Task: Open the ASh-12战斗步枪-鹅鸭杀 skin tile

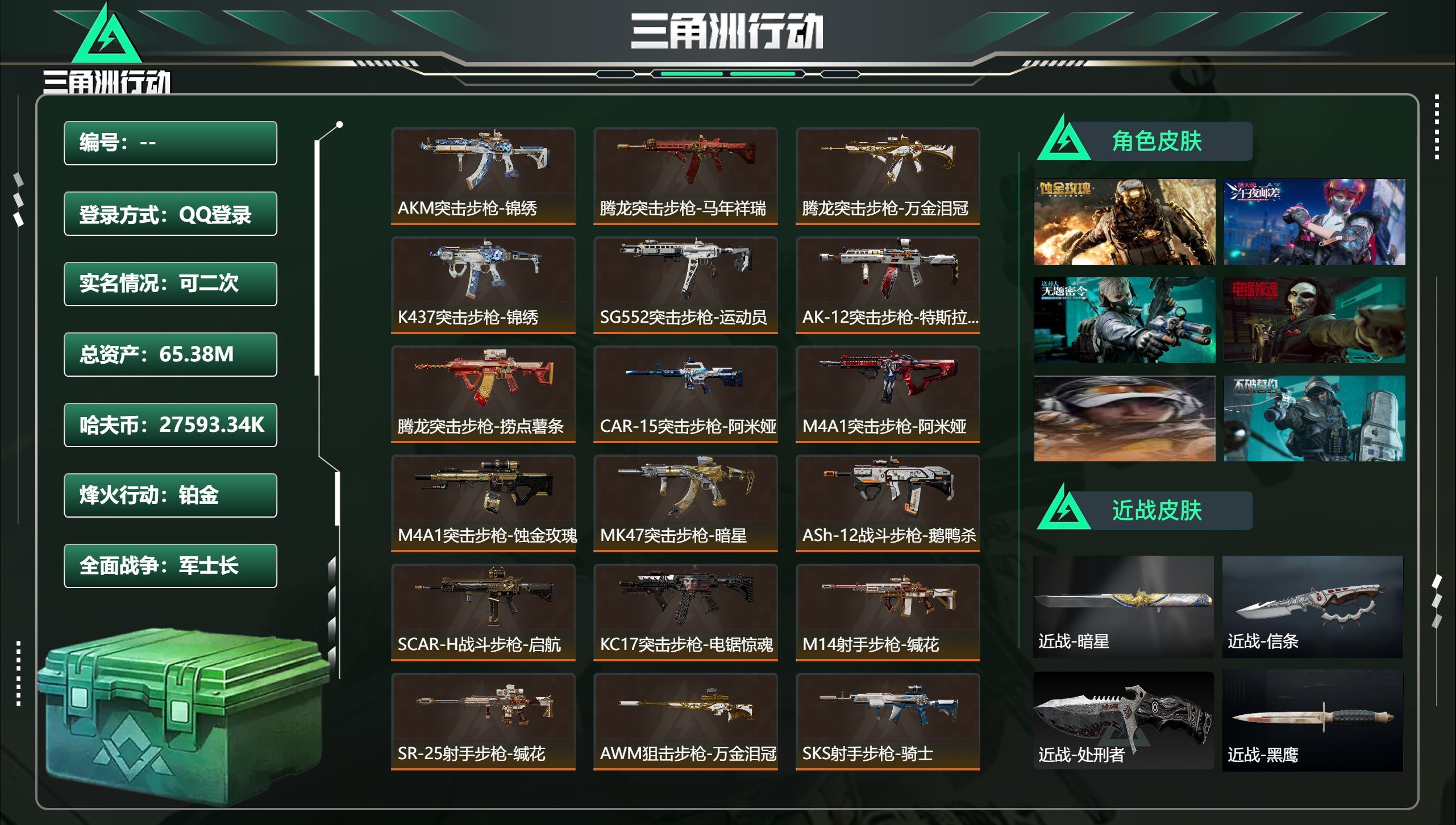Action: point(888,503)
